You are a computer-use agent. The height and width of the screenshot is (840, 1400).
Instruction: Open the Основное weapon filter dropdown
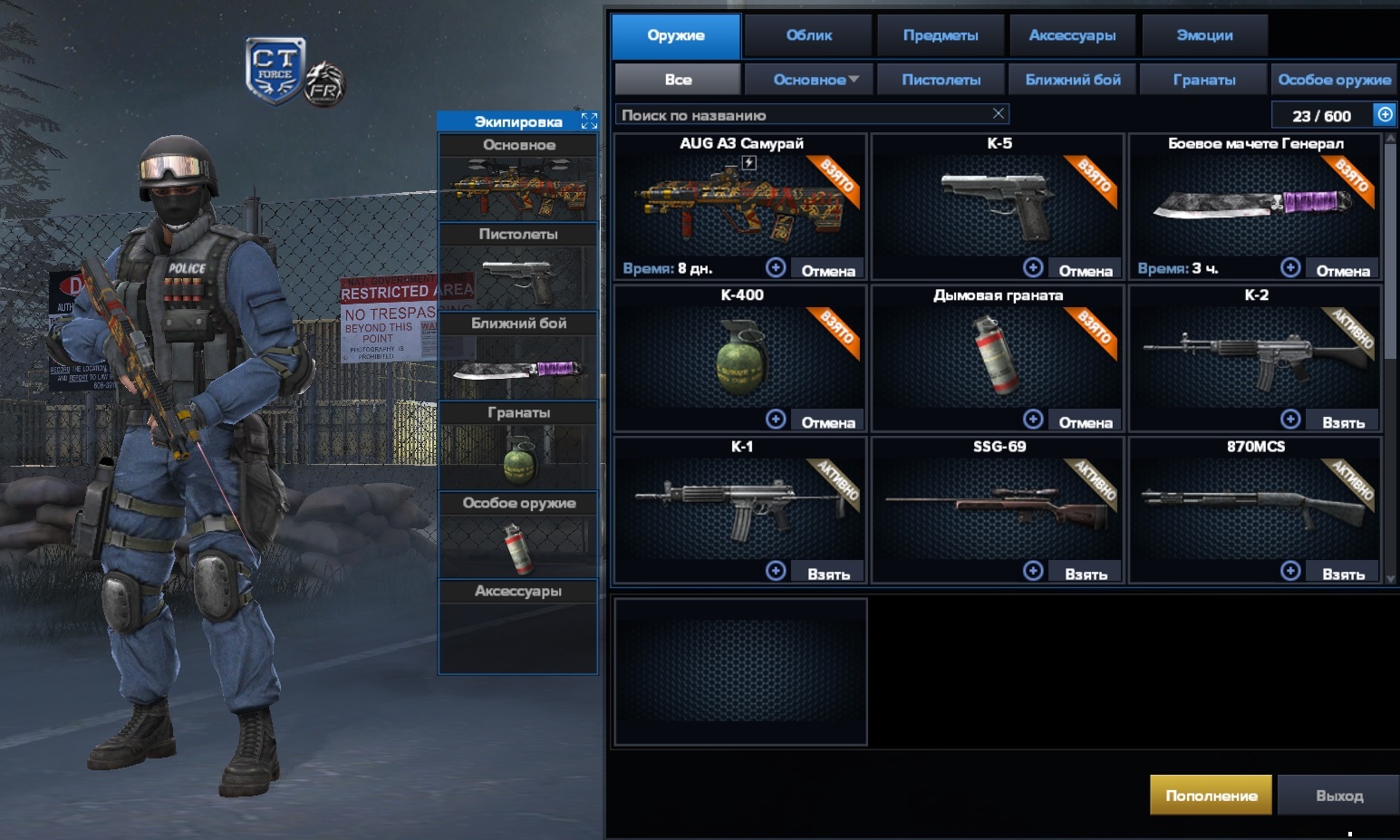coord(816,80)
